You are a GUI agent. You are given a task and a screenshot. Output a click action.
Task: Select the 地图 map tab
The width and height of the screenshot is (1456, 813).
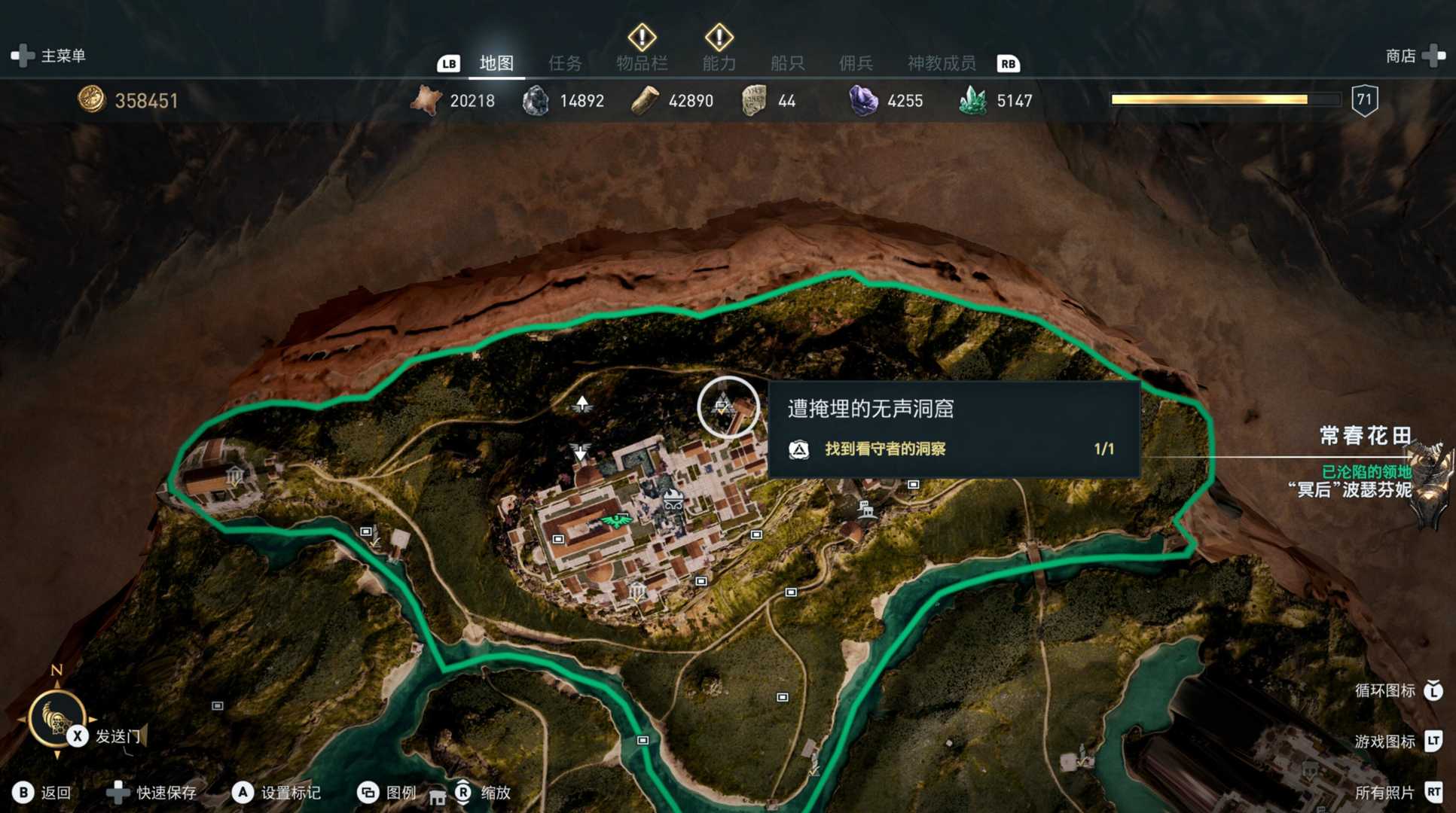(x=496, y=63)
